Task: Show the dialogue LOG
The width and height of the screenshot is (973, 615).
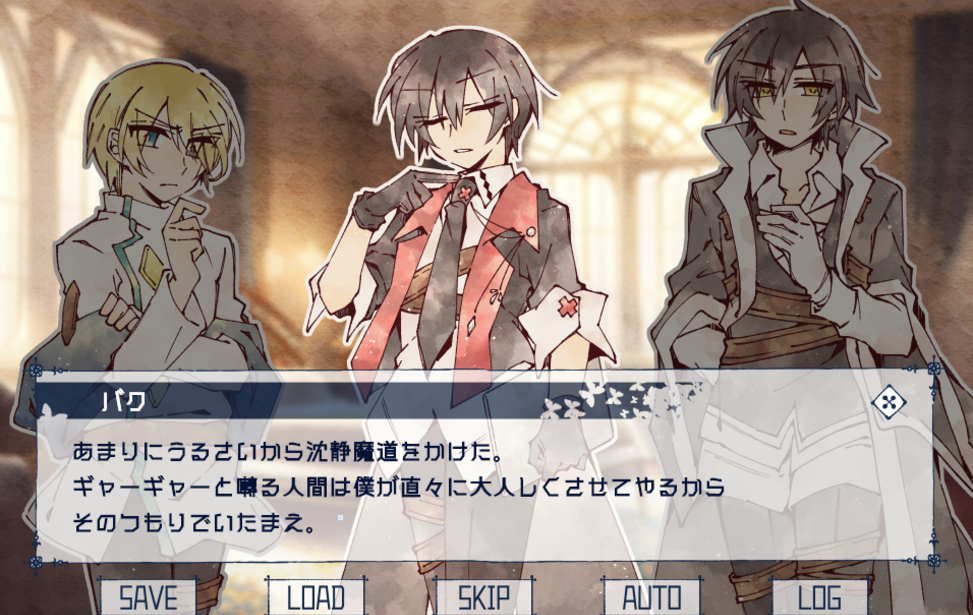Action: pyautogui.click(x=820, y=597)
